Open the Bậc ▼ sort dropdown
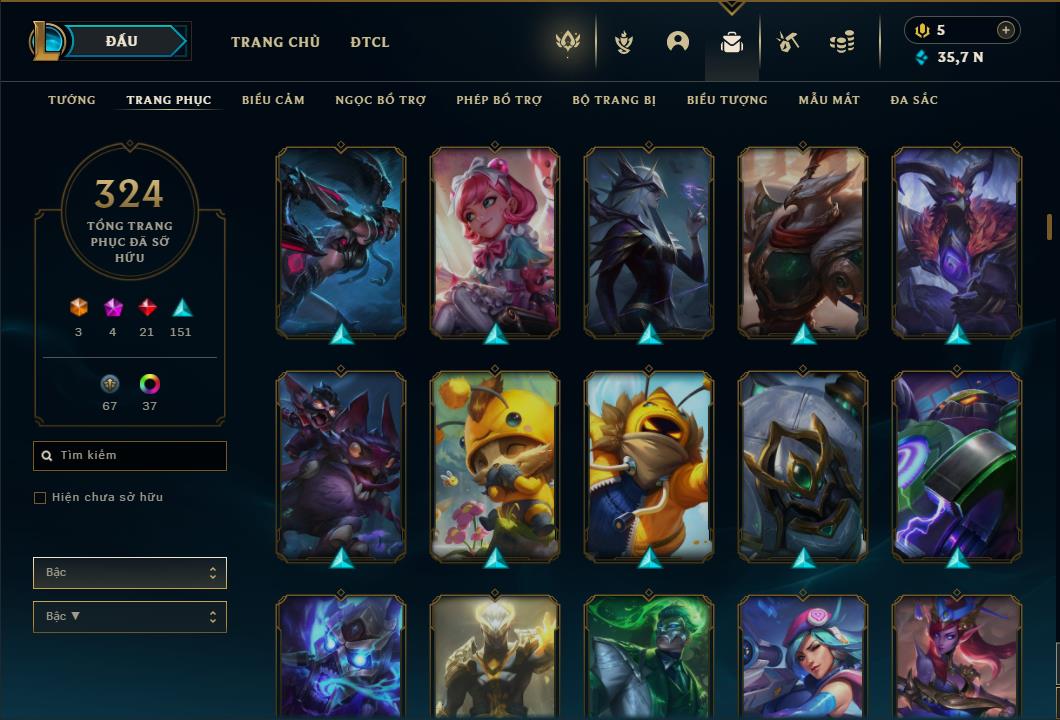 (130, 617)
